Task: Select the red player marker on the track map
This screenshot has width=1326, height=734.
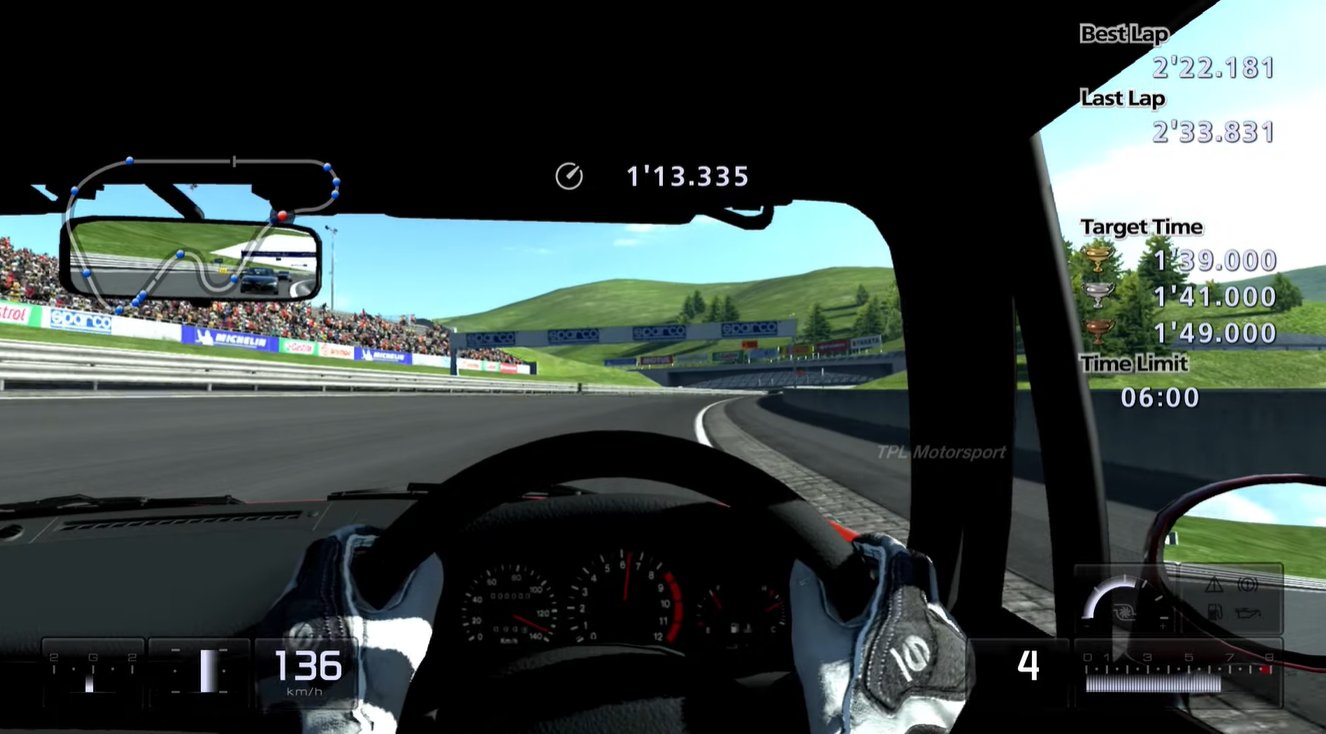Action: [282, 215]
